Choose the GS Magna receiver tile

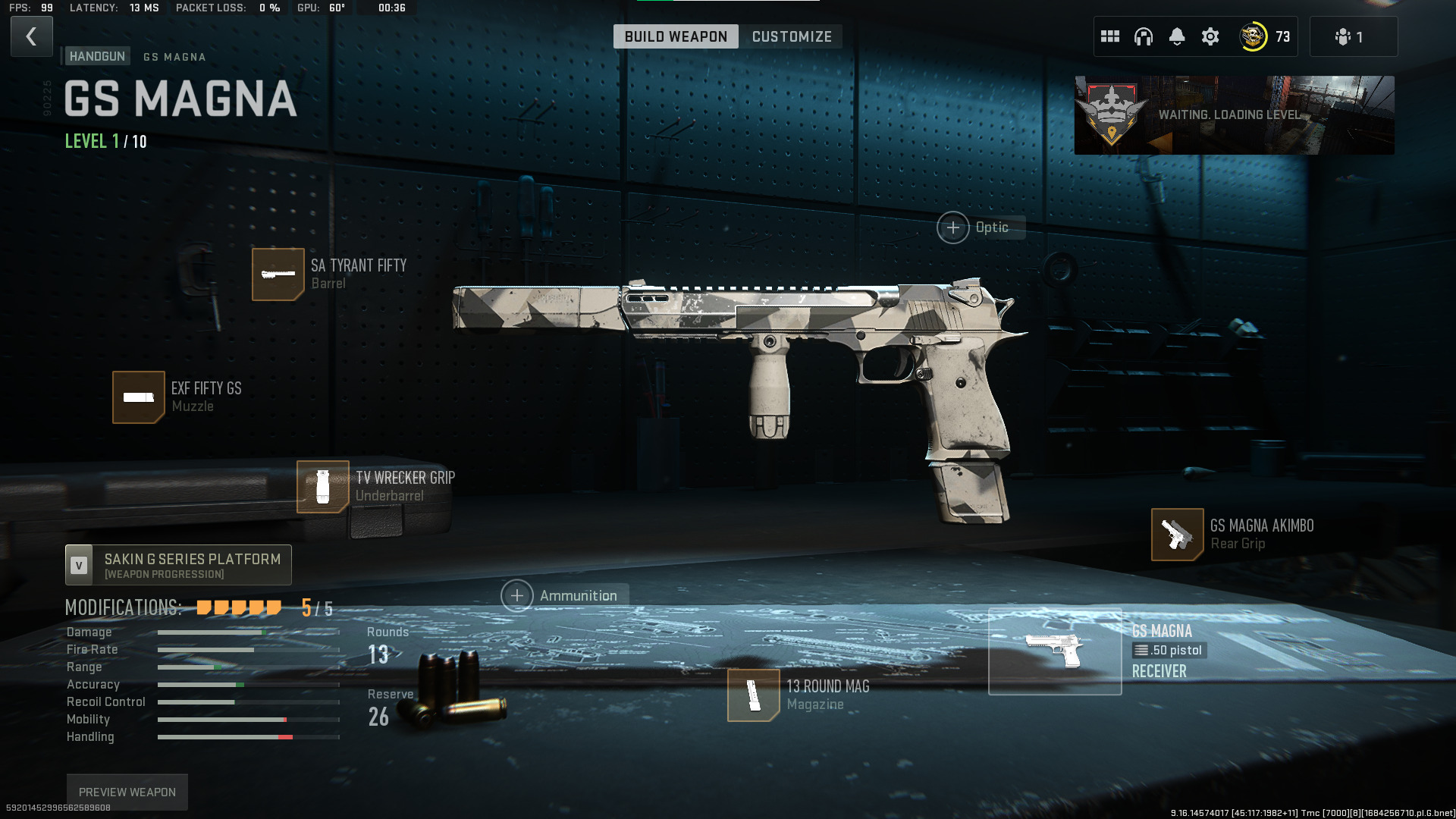1055,651
